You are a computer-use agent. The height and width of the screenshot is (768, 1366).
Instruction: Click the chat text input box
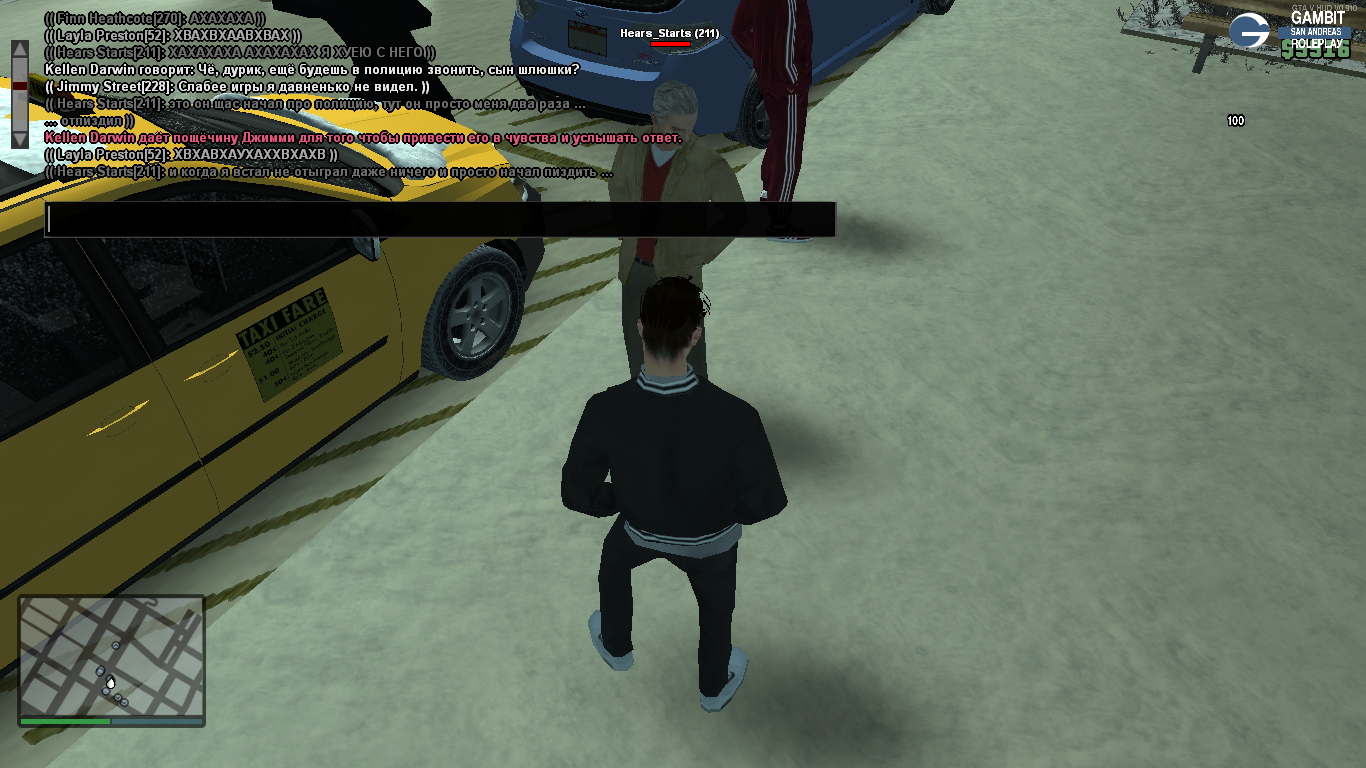pyautogui.click(x=440, y=220)
